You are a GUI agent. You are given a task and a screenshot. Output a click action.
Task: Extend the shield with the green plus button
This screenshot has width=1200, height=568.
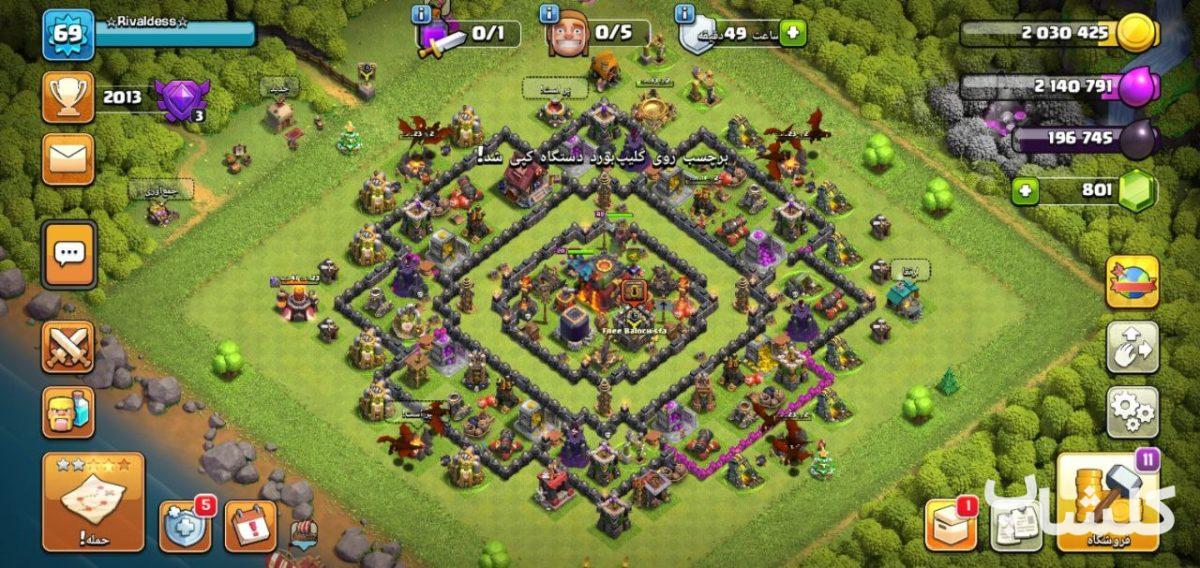point(792,33)
